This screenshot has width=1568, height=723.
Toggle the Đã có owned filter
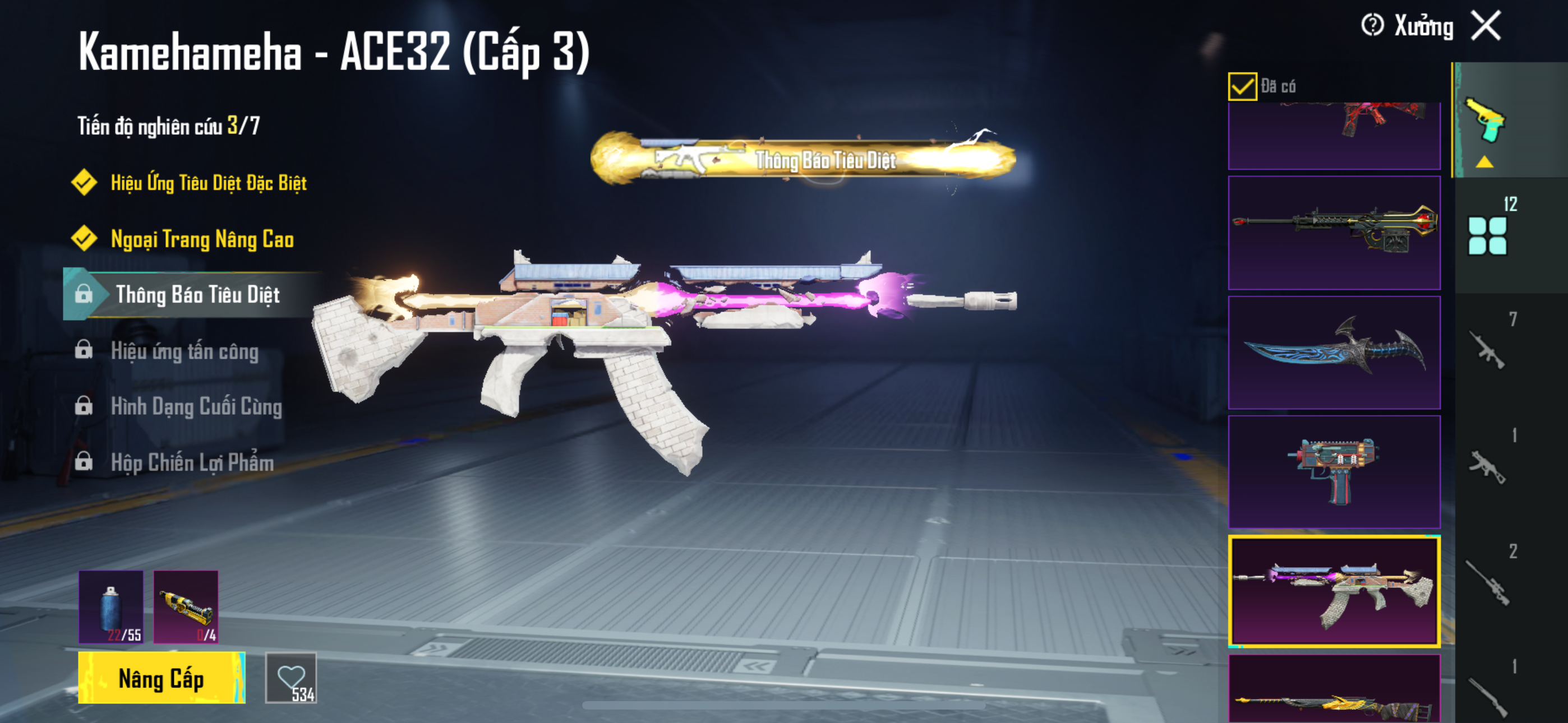point(1242,86)
